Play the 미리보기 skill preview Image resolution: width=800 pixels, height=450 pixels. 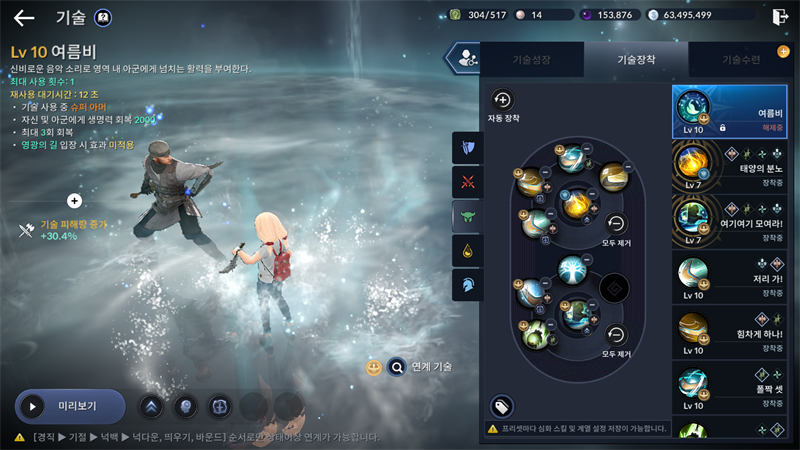click(69, 407)
